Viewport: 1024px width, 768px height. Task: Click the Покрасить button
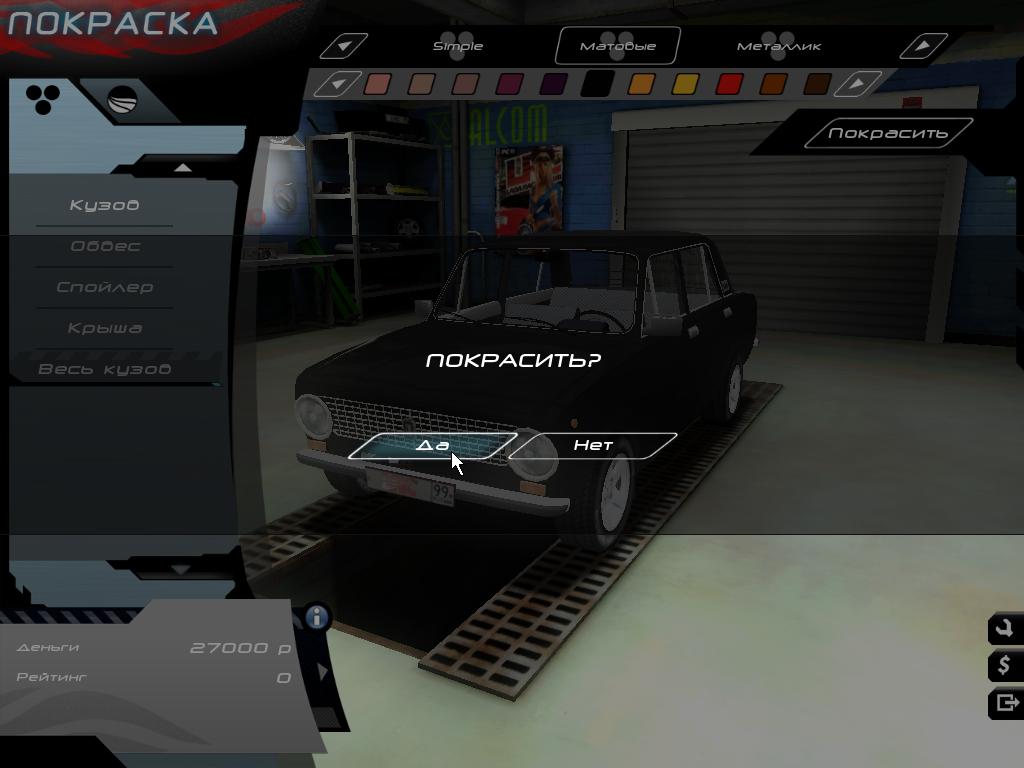click(887, 133)
